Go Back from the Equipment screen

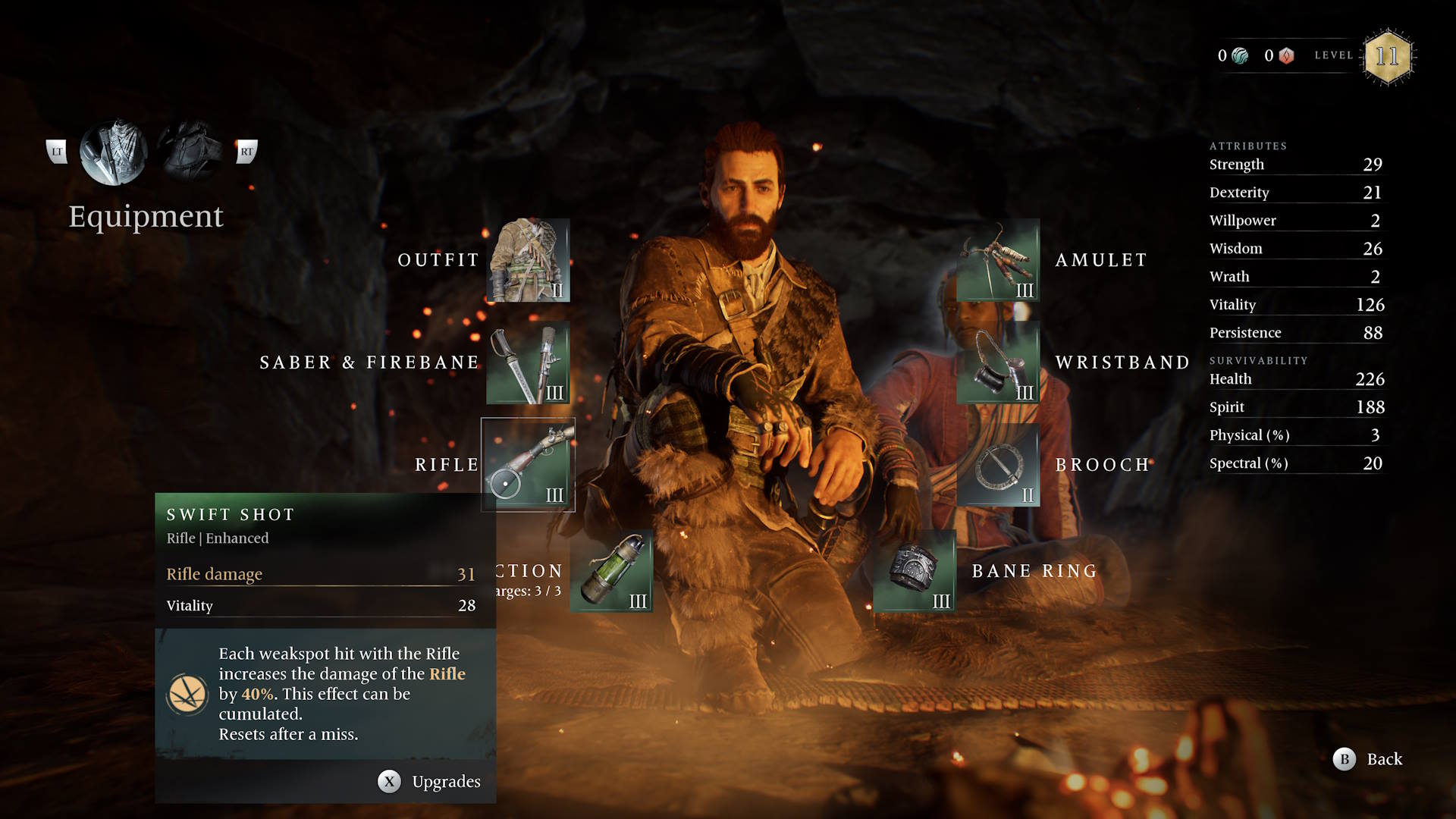1368,759
